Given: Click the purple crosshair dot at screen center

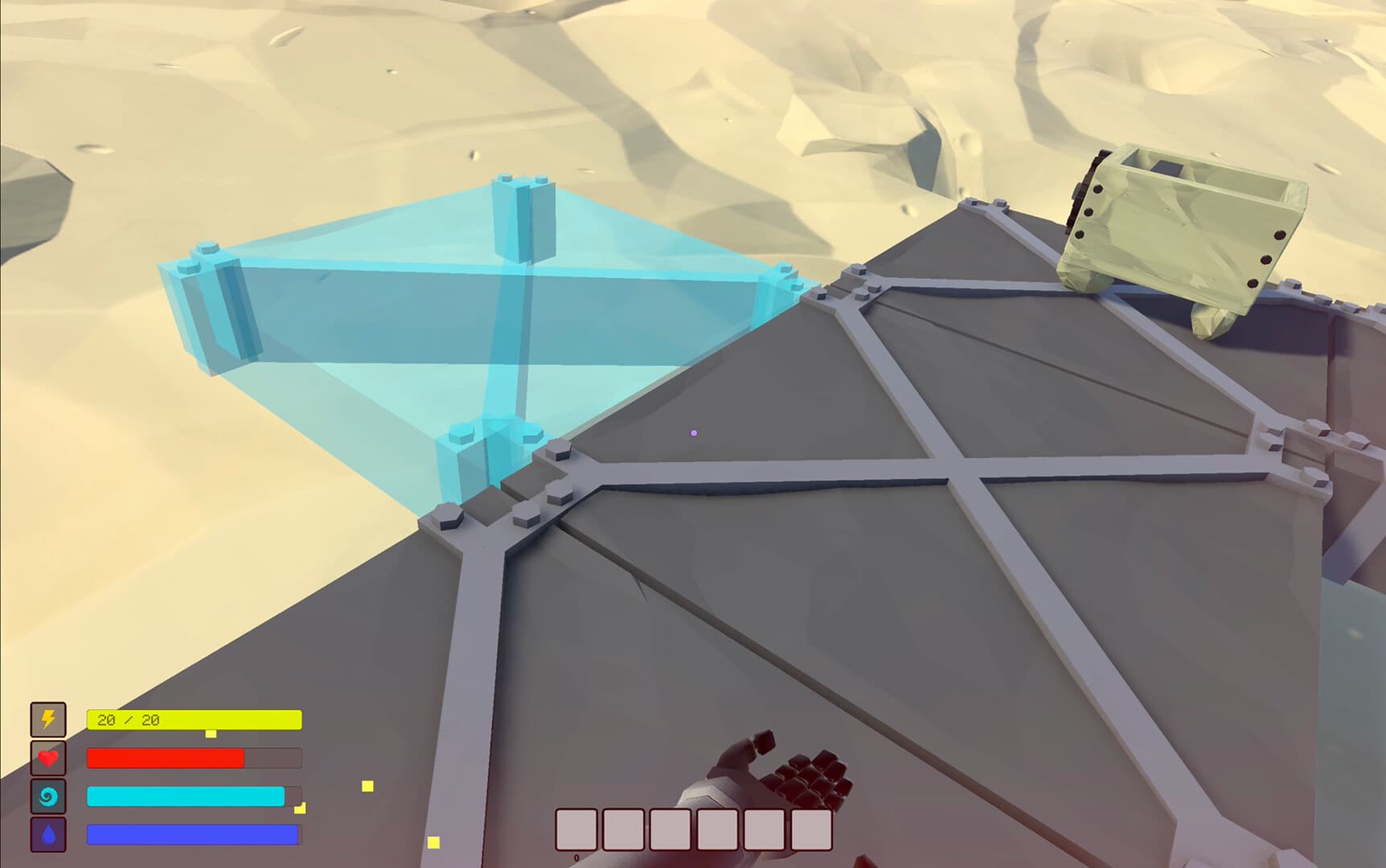Looking at the screenshot, I should (693, 432).
